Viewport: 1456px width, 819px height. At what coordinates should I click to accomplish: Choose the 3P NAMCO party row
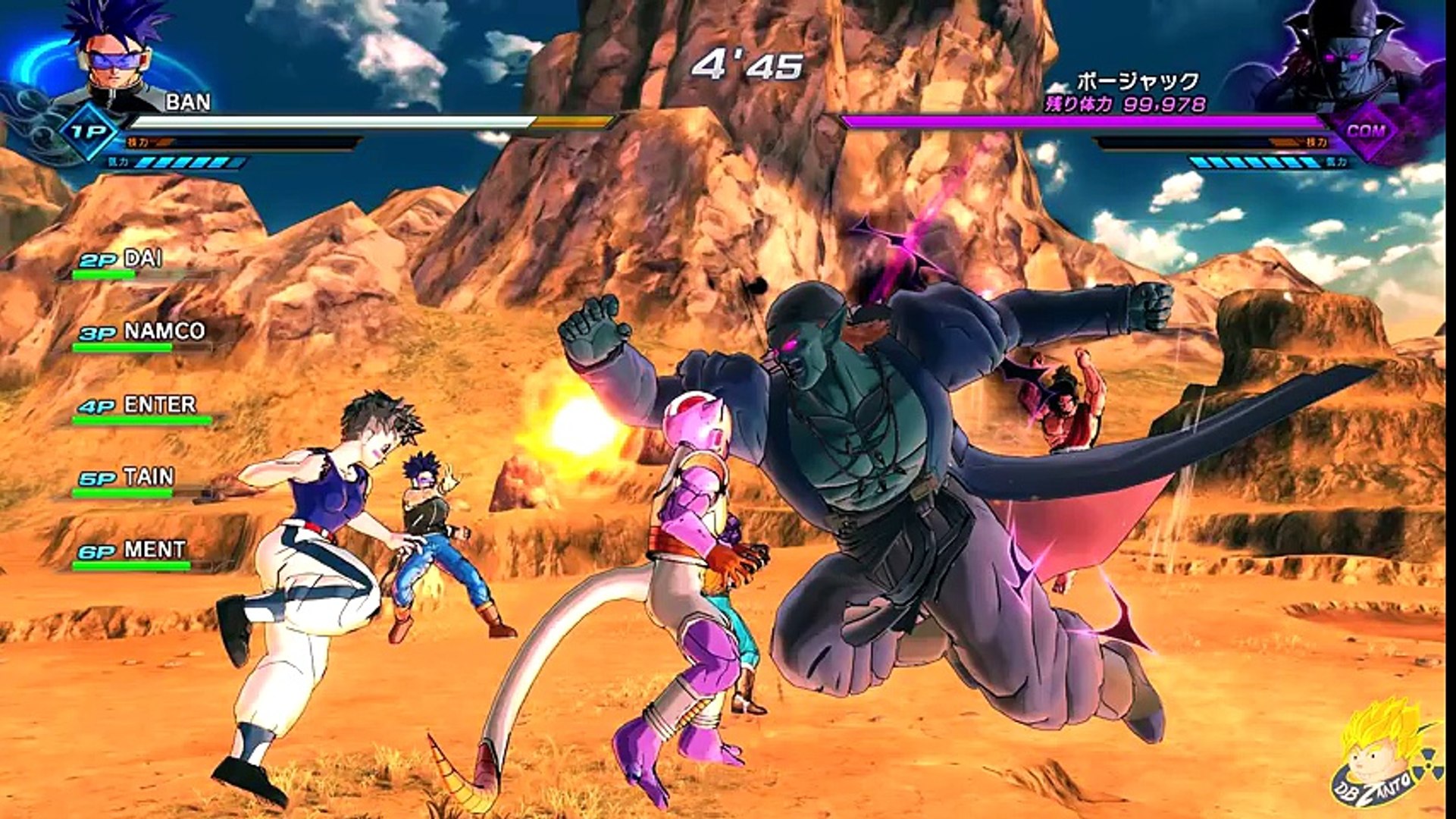[142, 334]
